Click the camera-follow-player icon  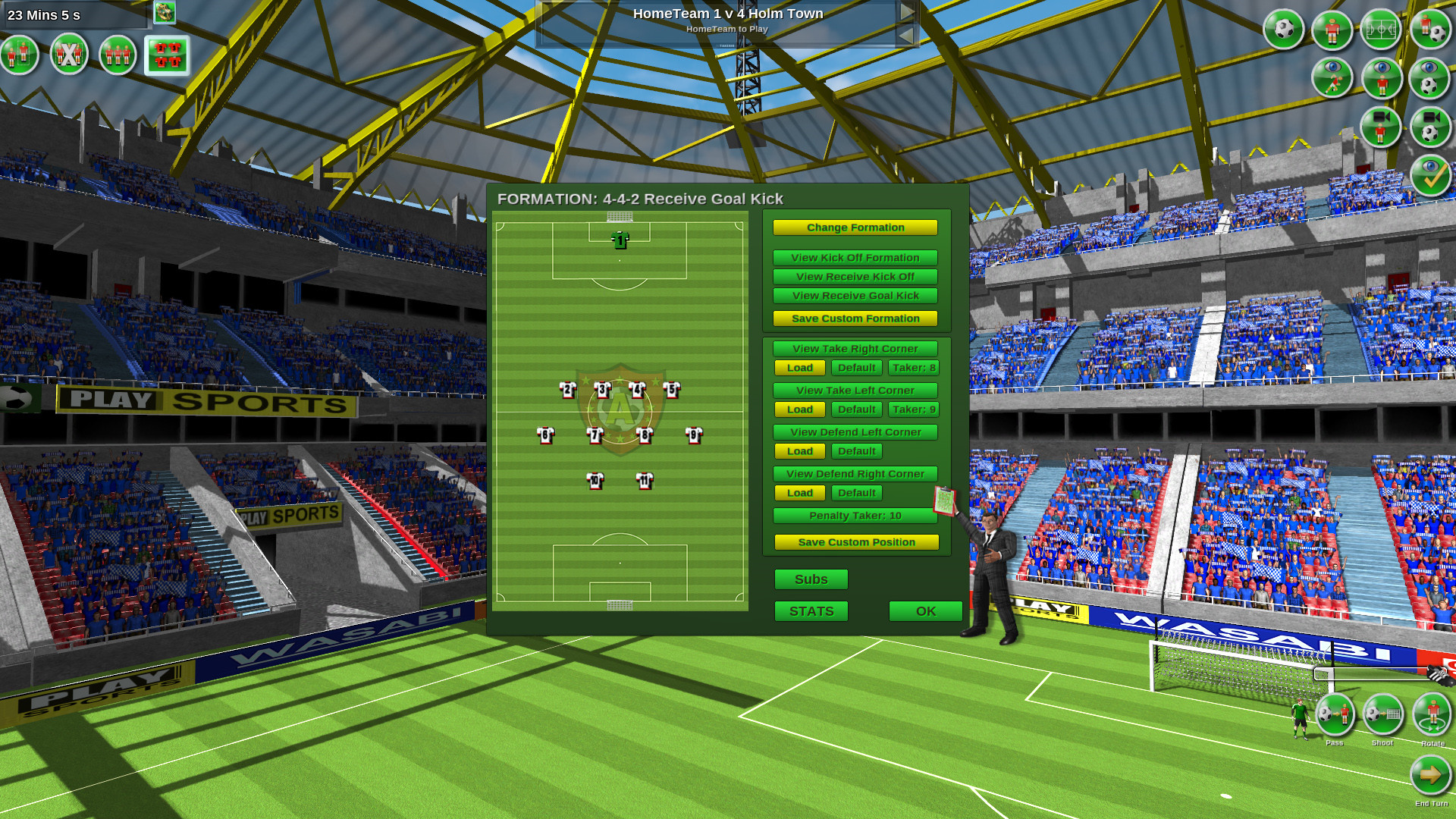[1381, 127]
